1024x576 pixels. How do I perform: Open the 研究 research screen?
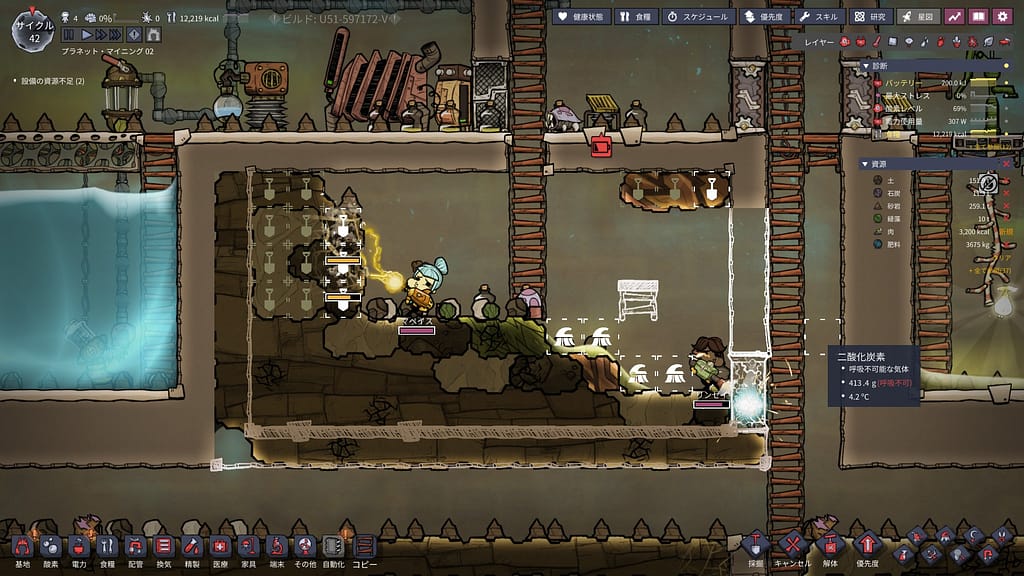pyautogui.click(x=870, y=16)
